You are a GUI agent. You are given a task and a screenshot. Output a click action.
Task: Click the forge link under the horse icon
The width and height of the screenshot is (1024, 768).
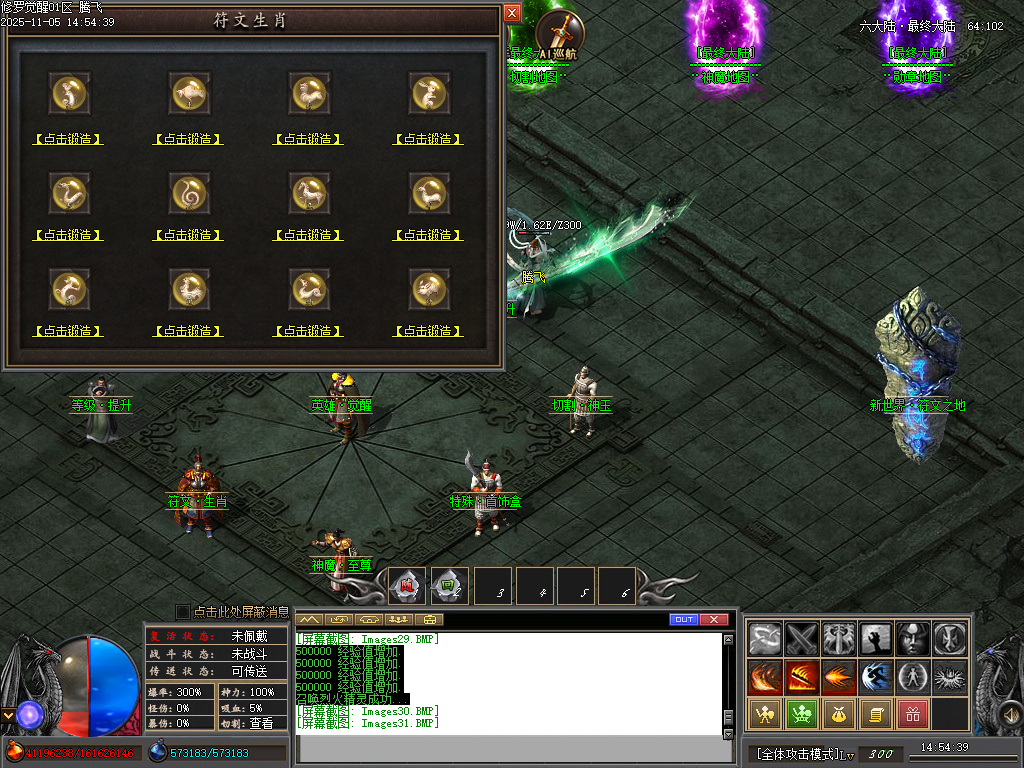[x=308, y=235]
